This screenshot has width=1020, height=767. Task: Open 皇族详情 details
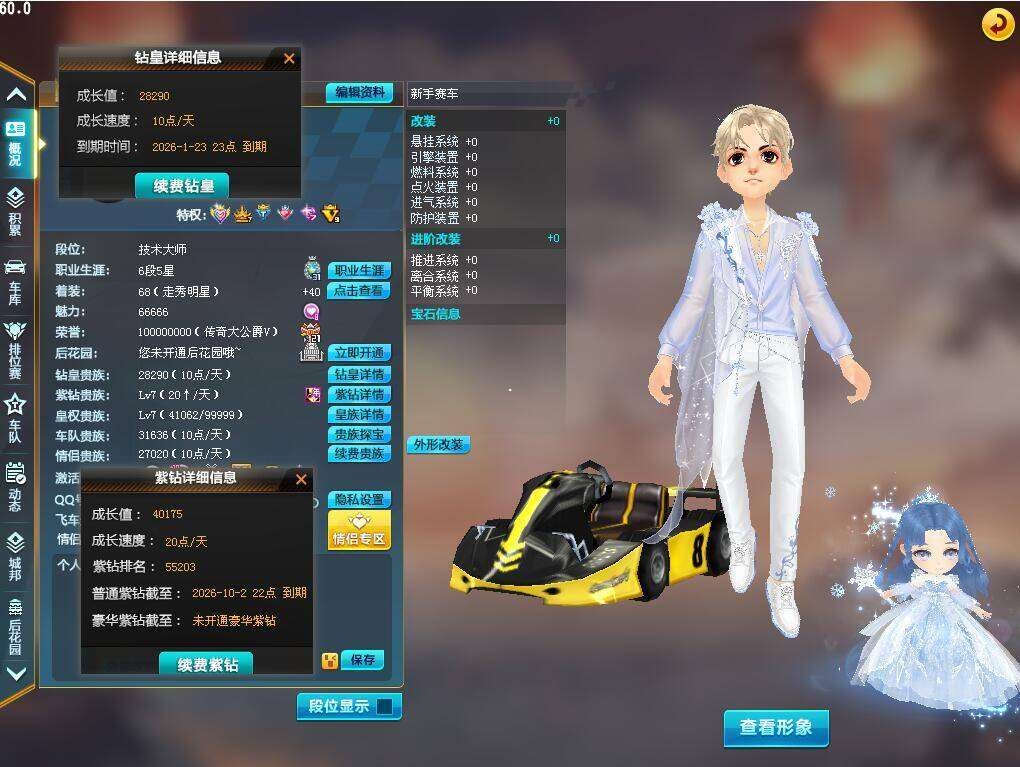(x=359, y=414)
